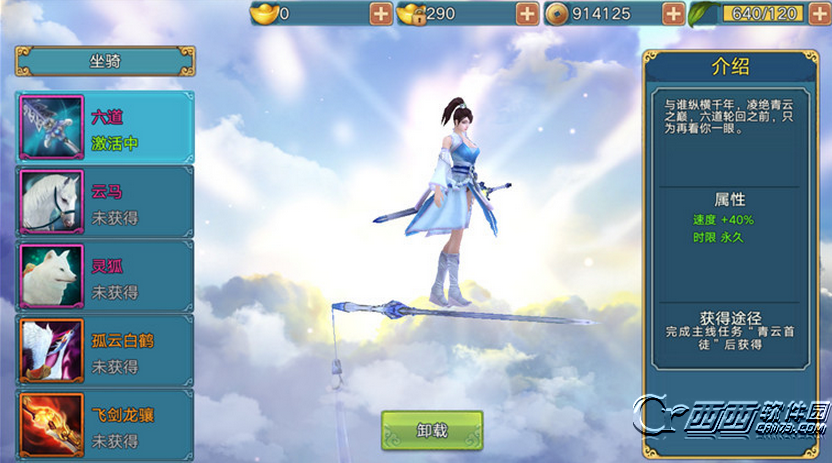Image resolution: width=832 pixels, height=463 pixels.
Task: Select the 飞剑龙骧 flying sword mount
Action: [x=105, y=423]
